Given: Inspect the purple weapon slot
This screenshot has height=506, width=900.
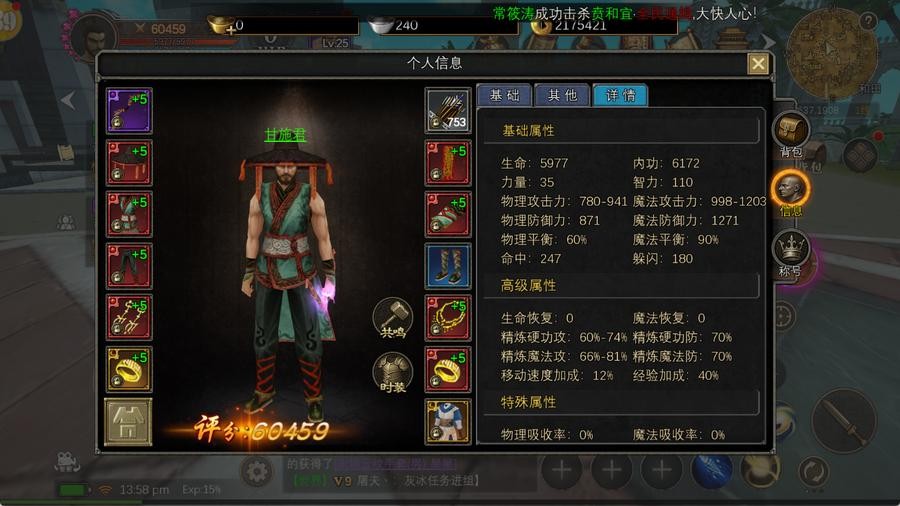Looking at the screenshot, I should click(129, 110).
